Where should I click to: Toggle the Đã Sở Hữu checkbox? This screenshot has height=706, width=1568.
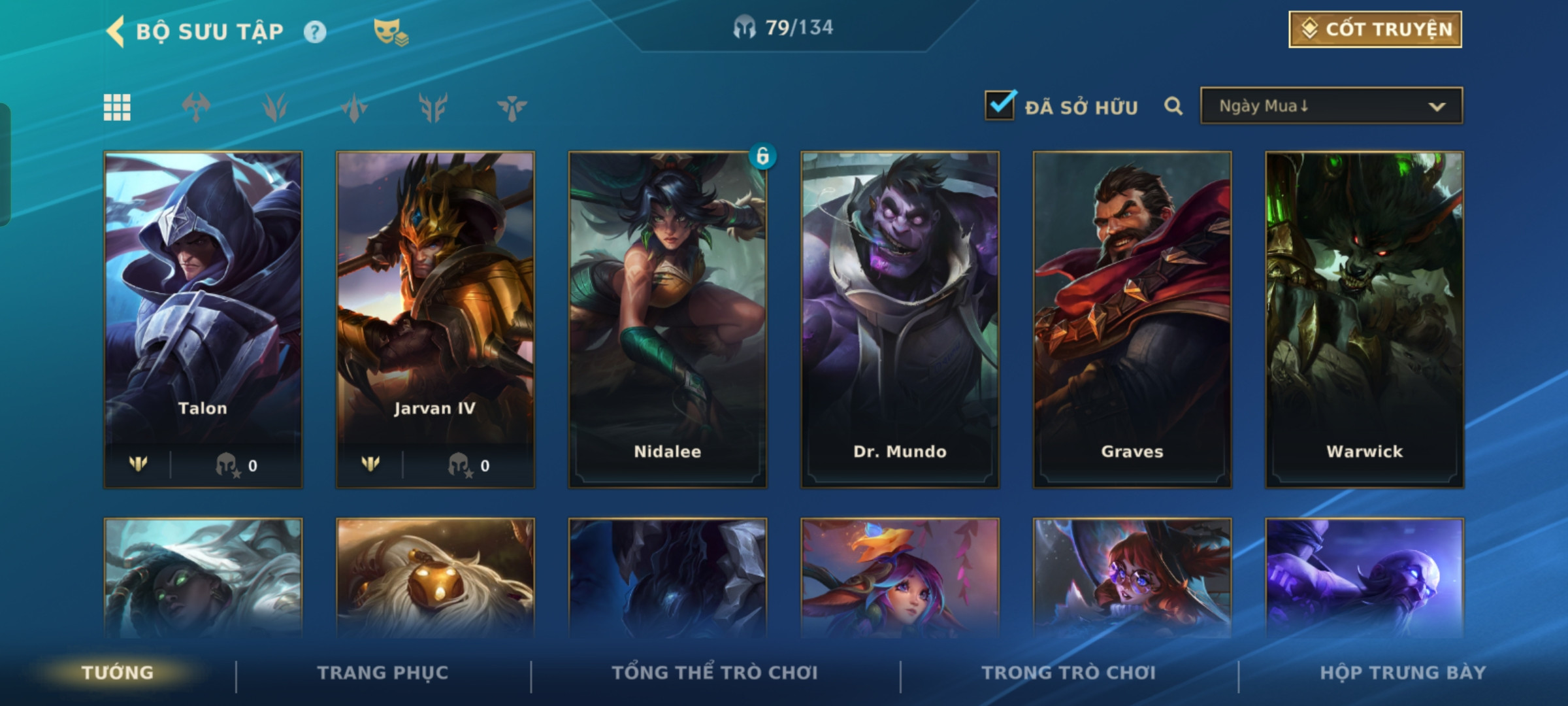(1000, 106)
